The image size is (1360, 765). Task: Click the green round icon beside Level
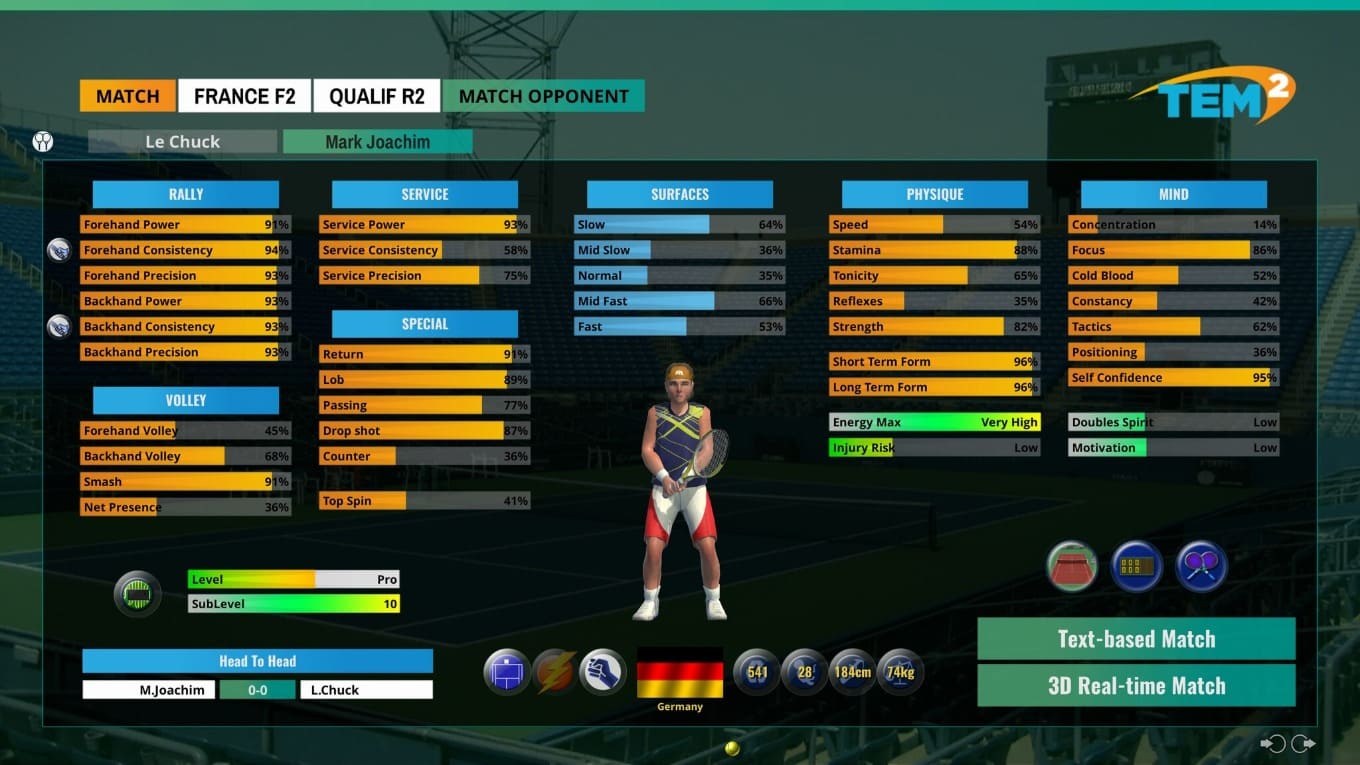137,594
